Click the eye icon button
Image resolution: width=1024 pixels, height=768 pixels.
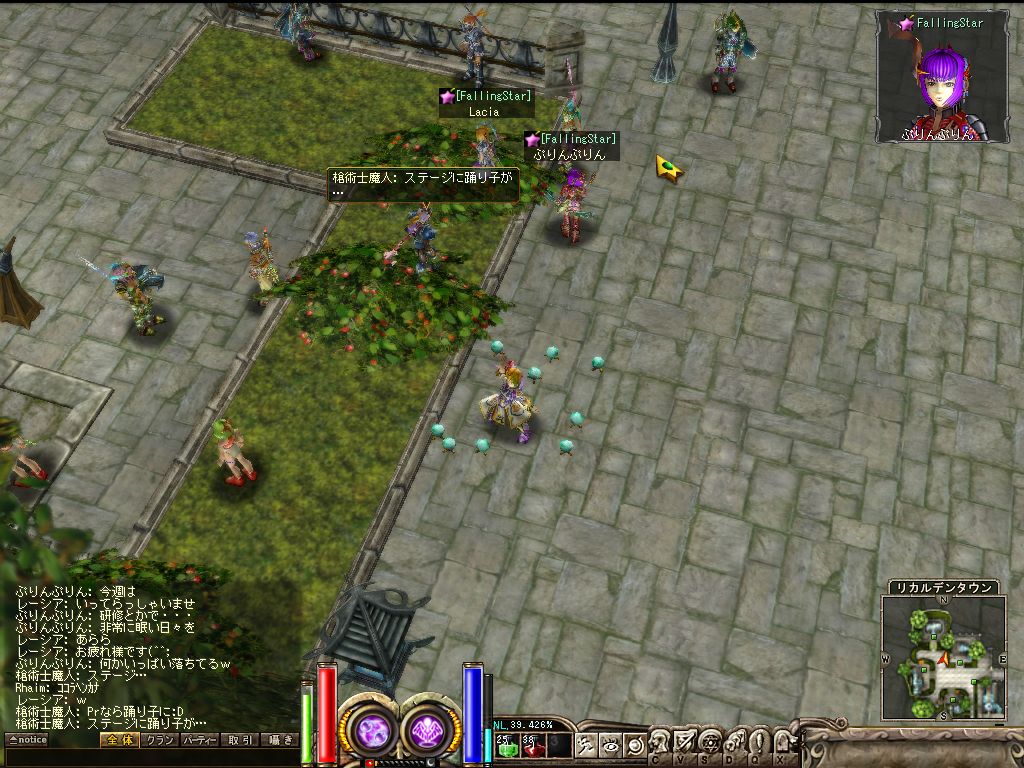[612, 745]
